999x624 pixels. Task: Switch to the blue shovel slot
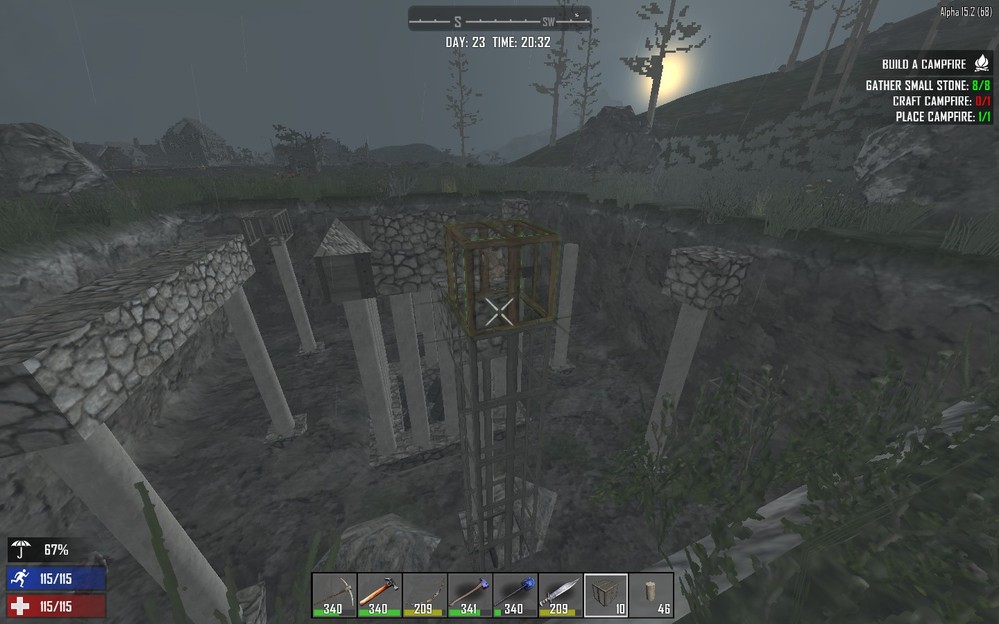515,595
